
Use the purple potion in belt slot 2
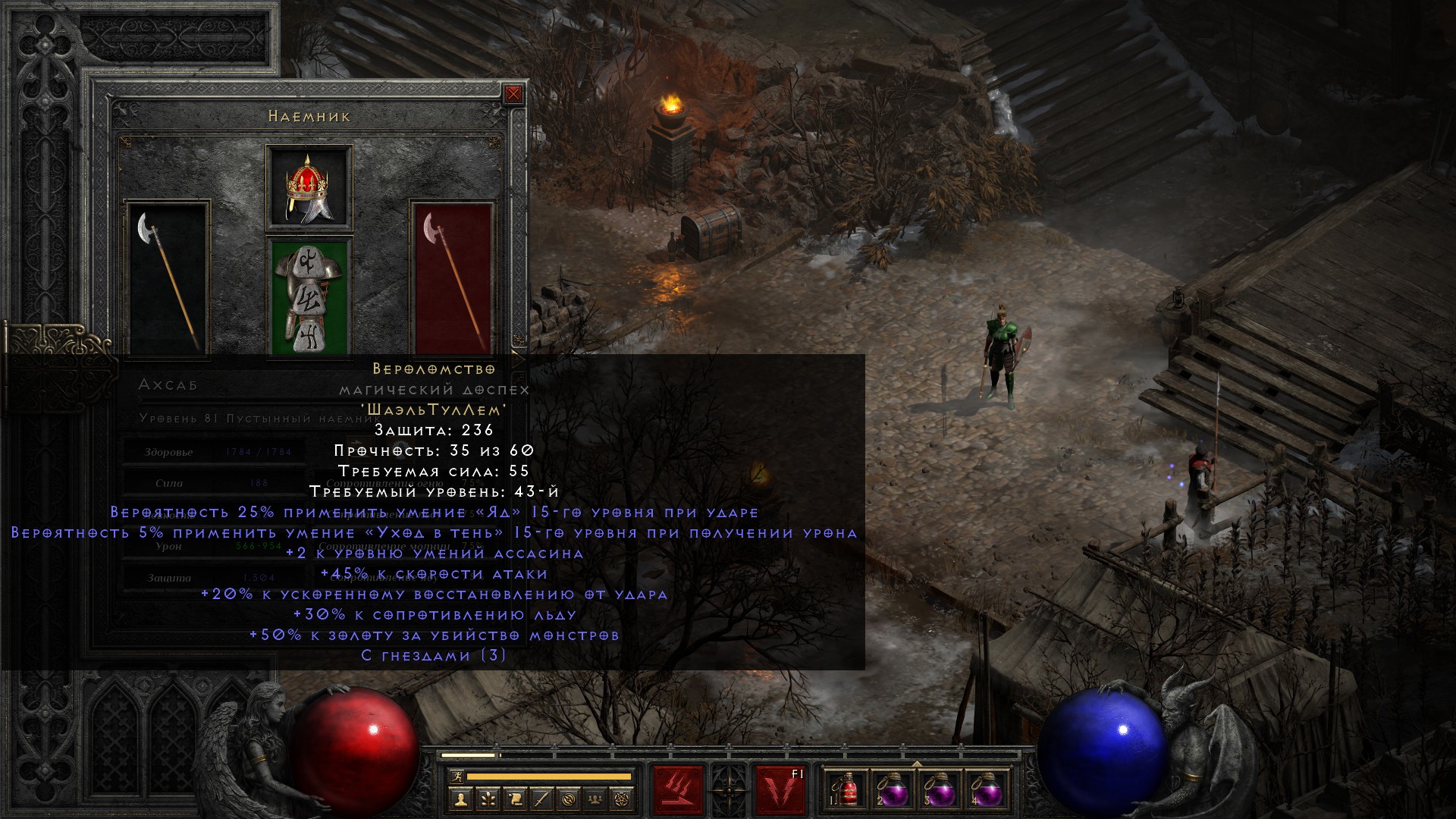[895, 790]
